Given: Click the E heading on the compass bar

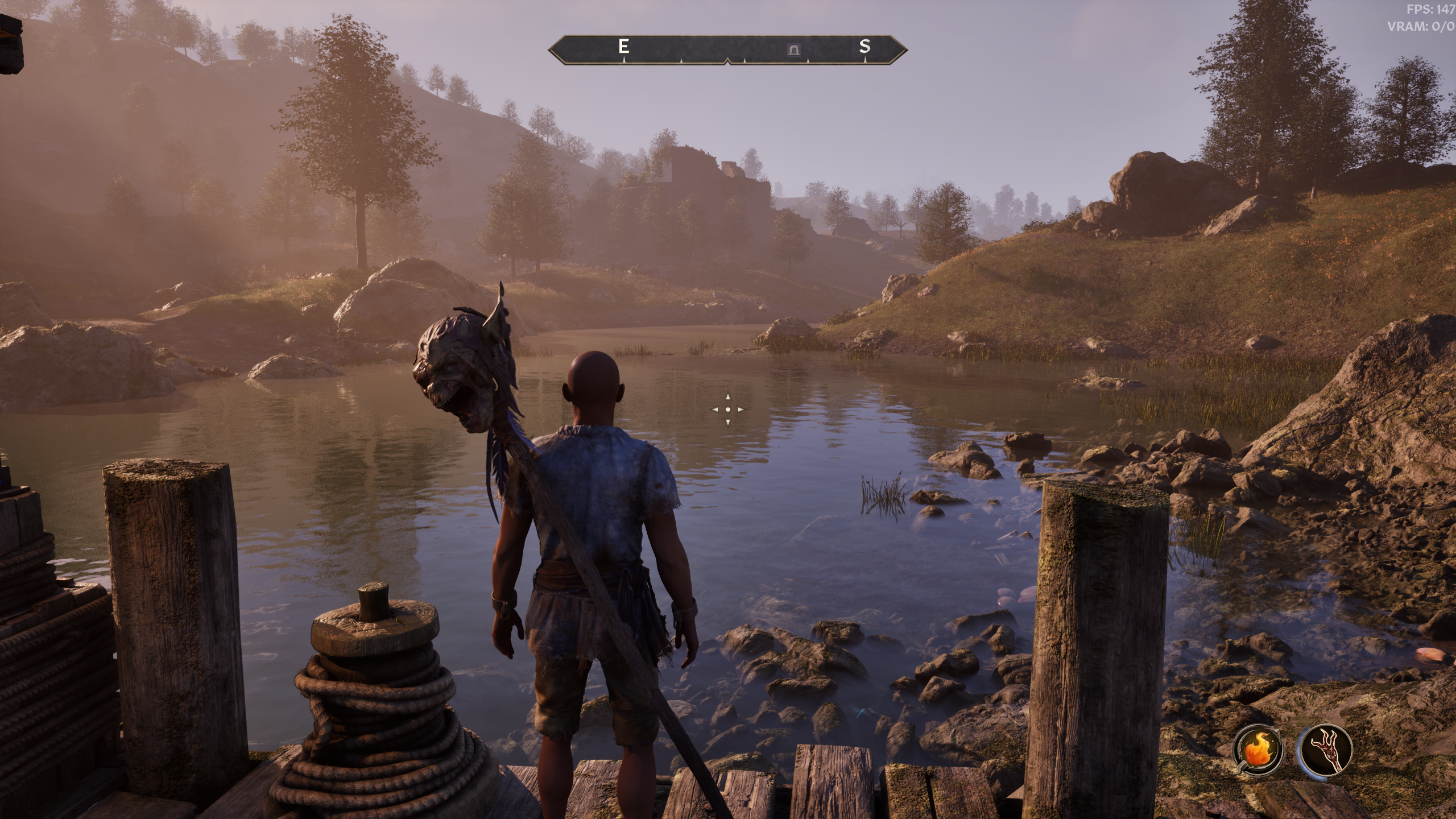Looking at the screenshot, I should click(x=624, y=47).
